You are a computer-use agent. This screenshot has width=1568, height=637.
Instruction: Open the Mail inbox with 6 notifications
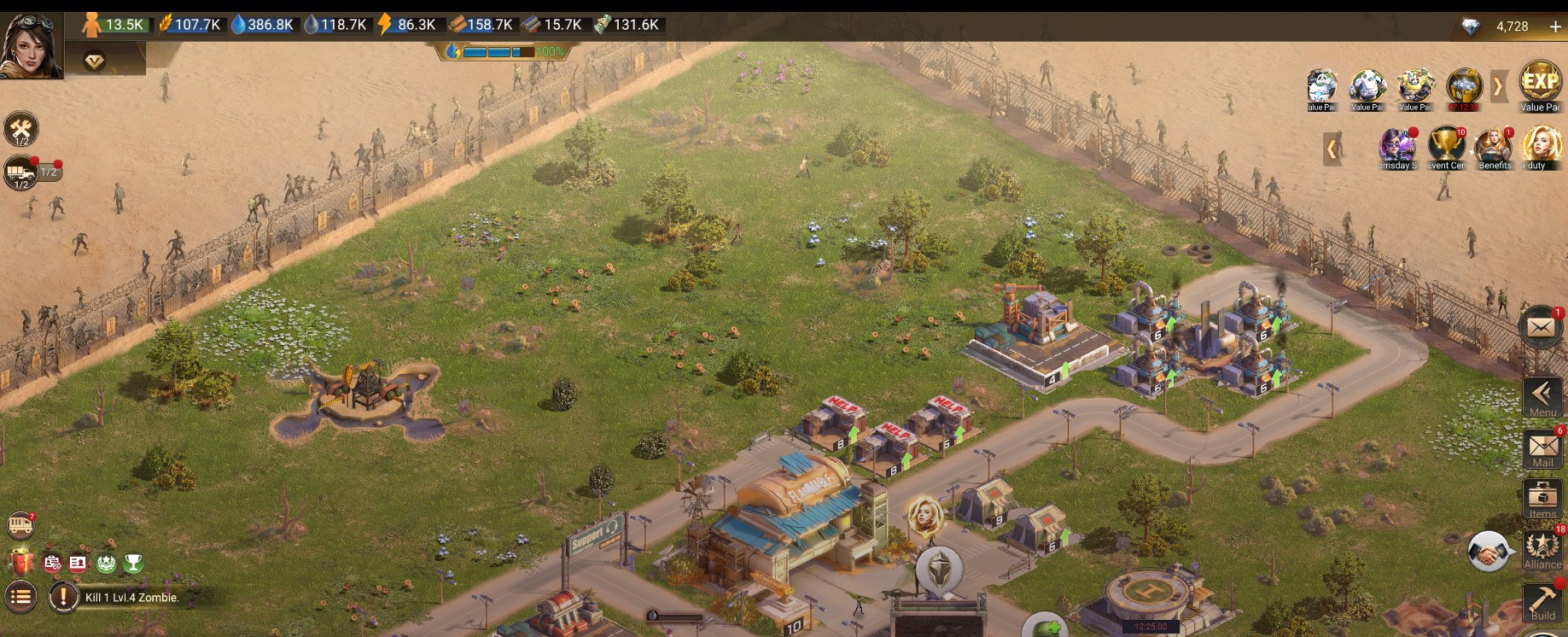[x=1543, y=448]
